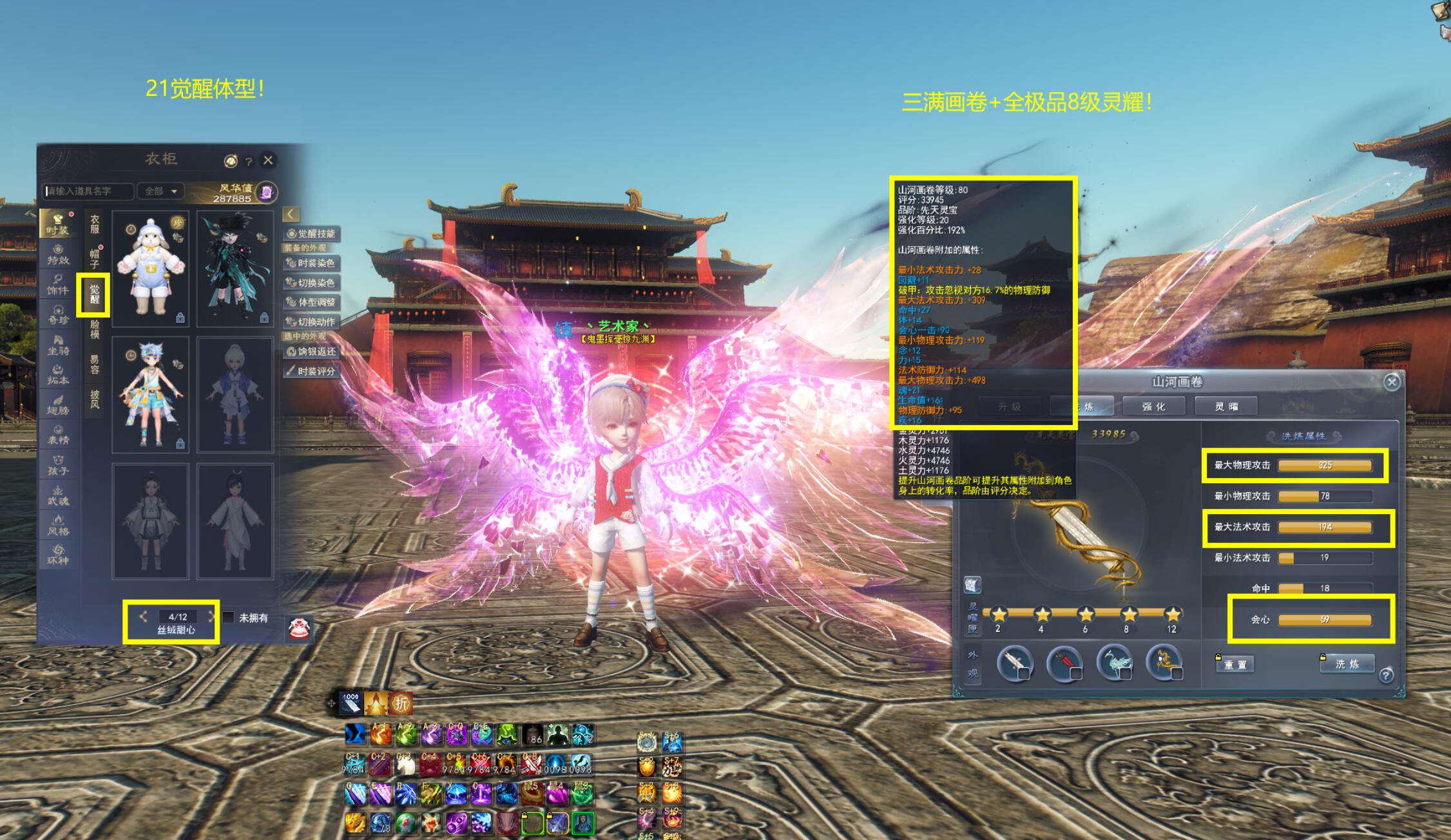Open the 全部 filter dropdown

(161, 191)
